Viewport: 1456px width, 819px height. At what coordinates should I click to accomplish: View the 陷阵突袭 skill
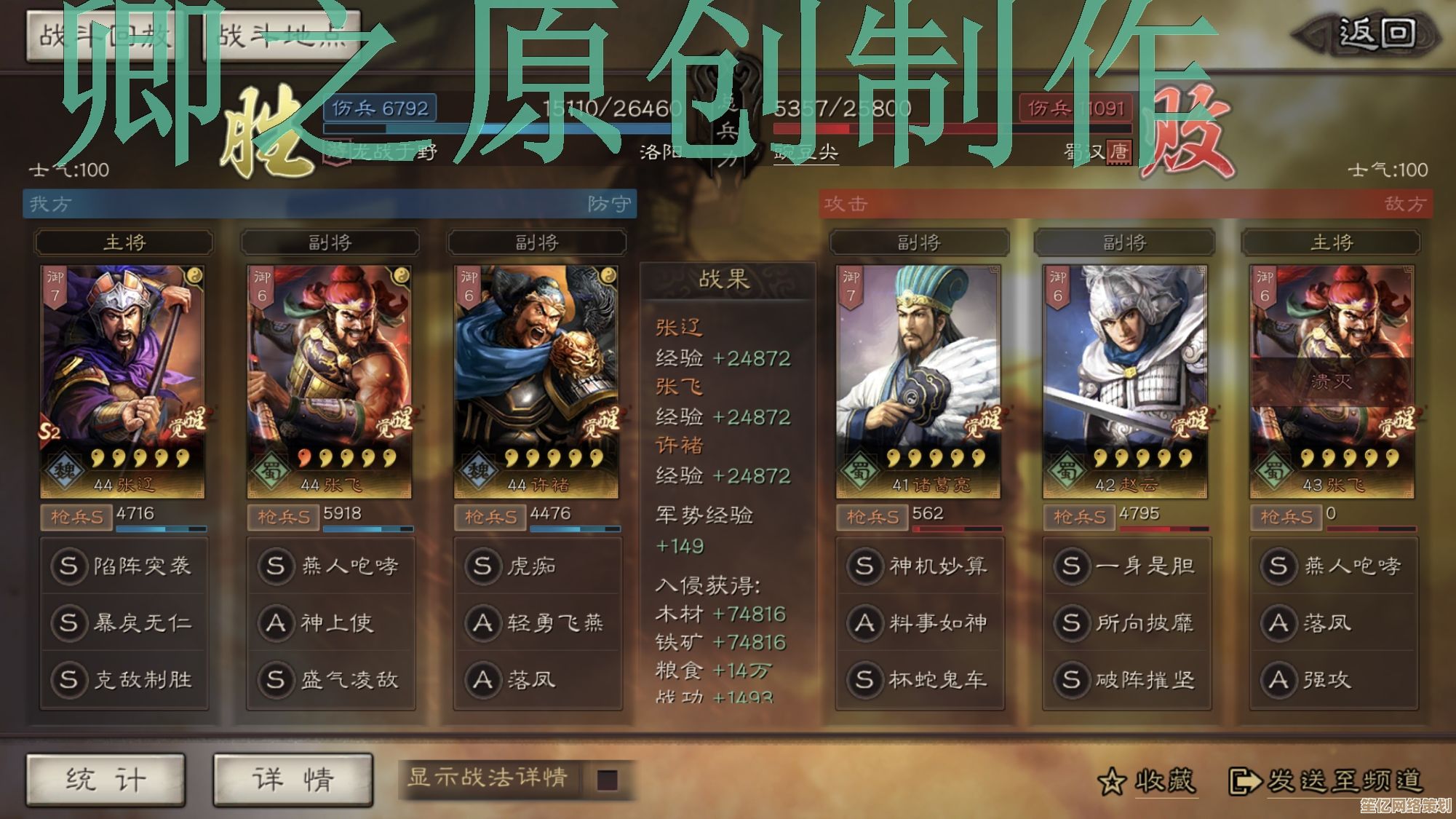pyautogui.click(x=124, y=566)
